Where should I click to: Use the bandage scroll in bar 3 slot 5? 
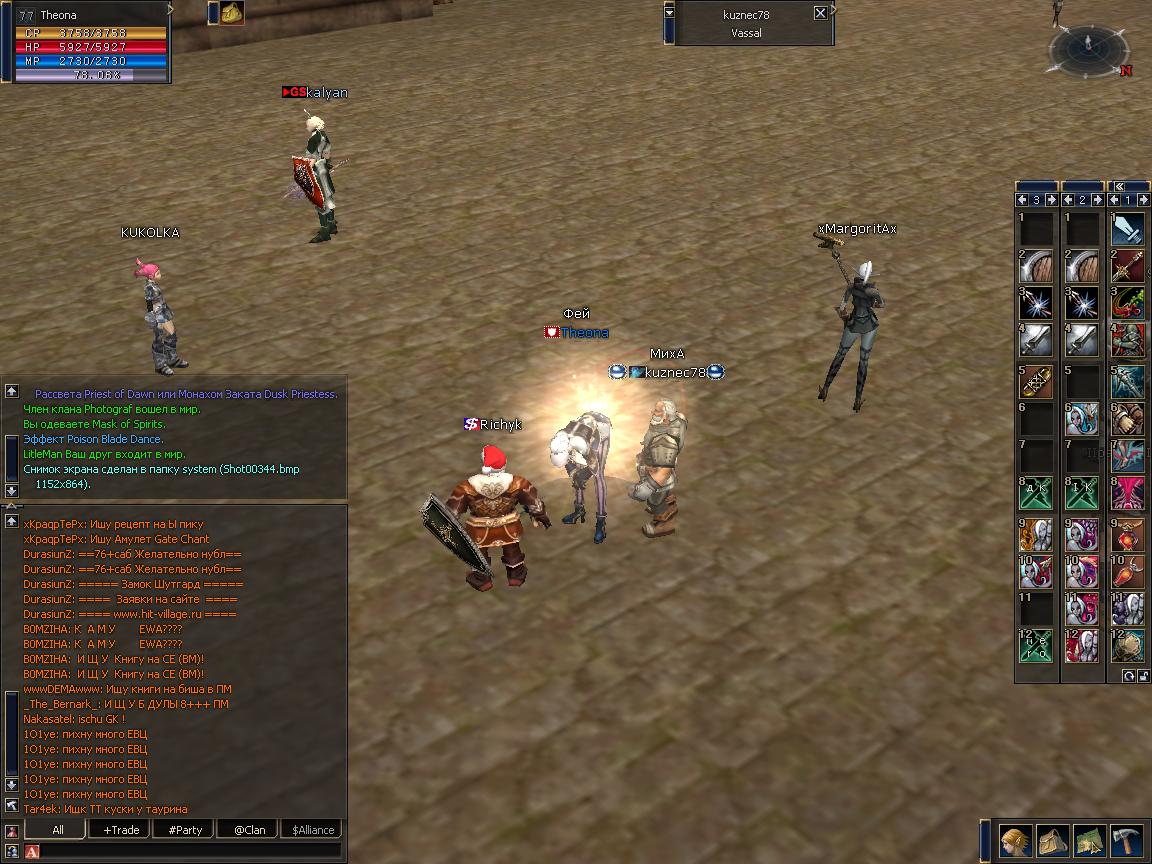tap(1037, 382)
